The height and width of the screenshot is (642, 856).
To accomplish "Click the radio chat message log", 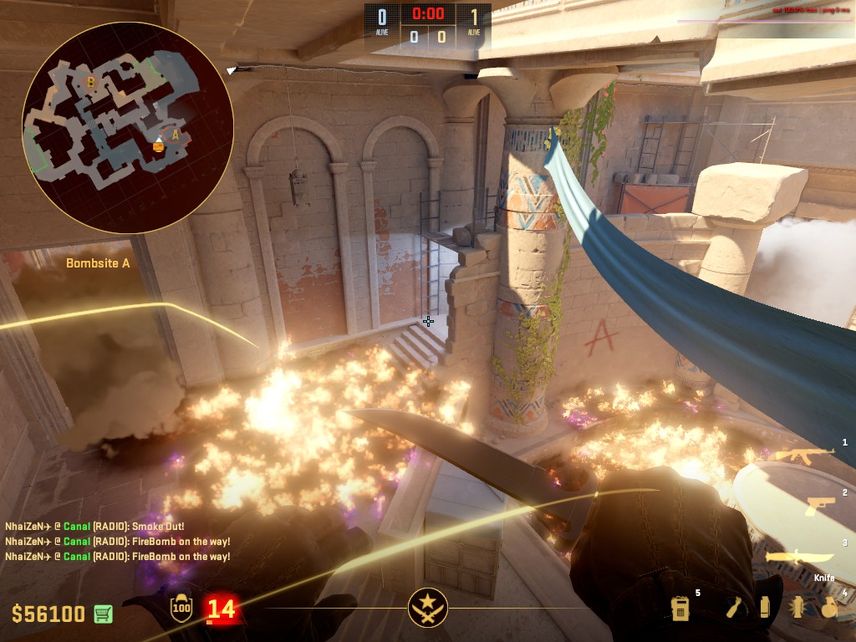I will (118, 541).
